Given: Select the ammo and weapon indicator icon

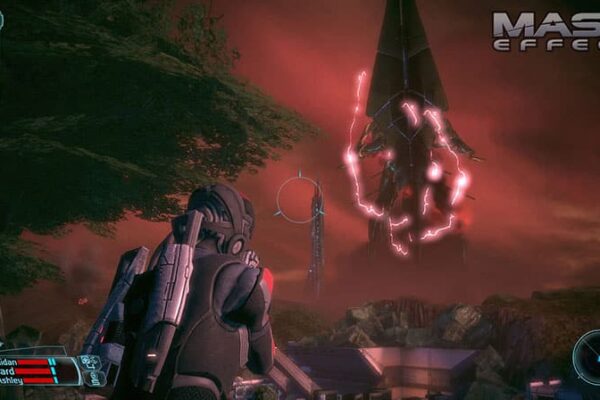Looking at the screenshot, I should coord(92,369).
